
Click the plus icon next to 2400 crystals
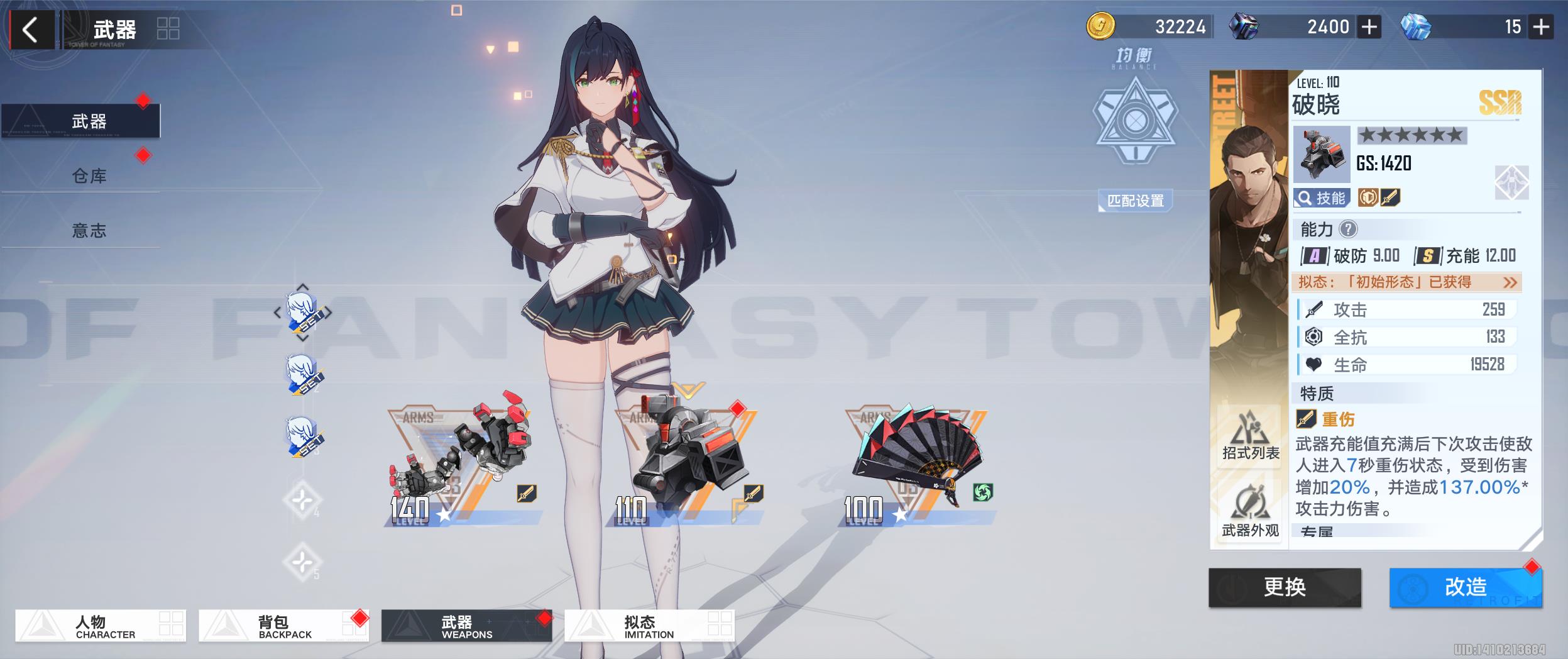click(1370, 27)
